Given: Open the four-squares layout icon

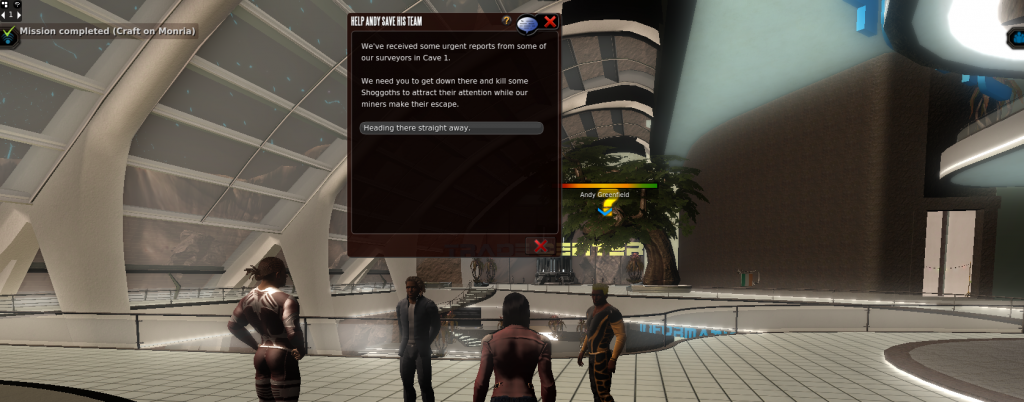Looking at the screenshot, I should (4, 5).
